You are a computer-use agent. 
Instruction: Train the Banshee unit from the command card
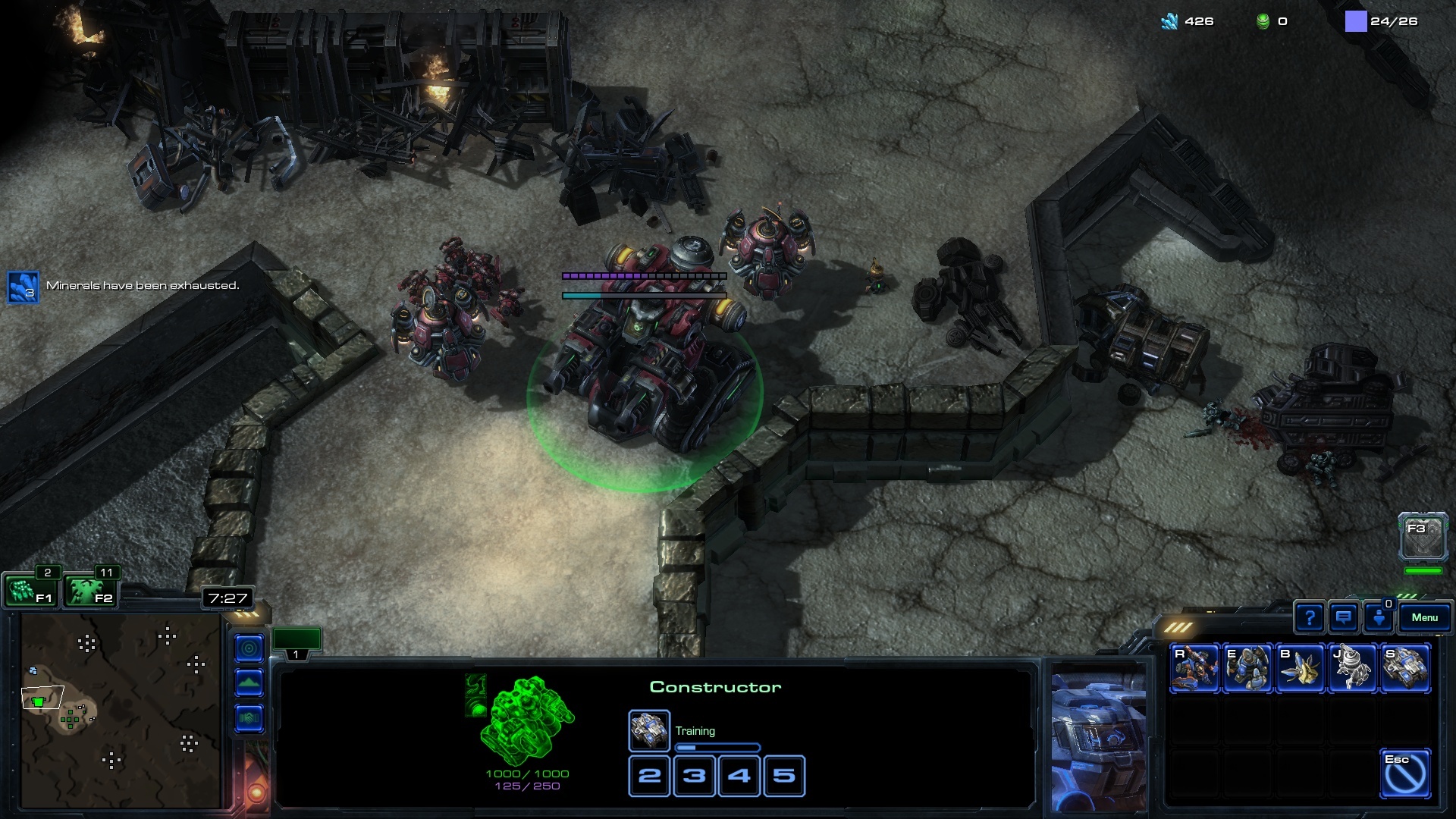[1301, 668]
